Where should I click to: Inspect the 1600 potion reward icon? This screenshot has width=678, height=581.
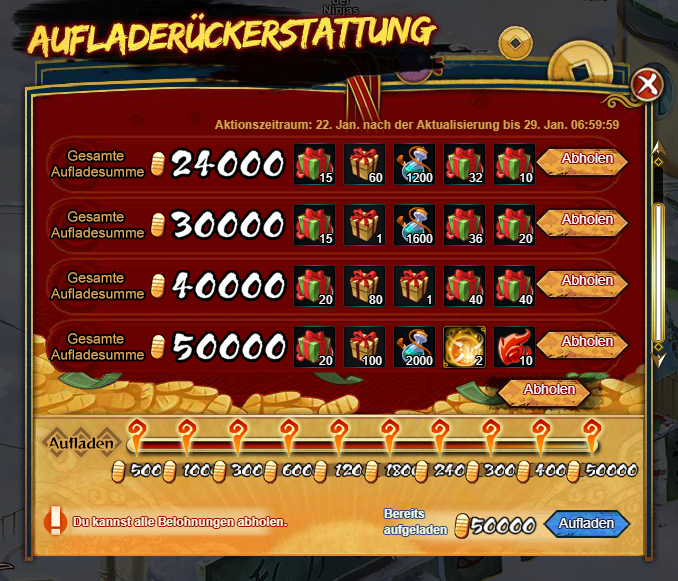tap(414, 225)
